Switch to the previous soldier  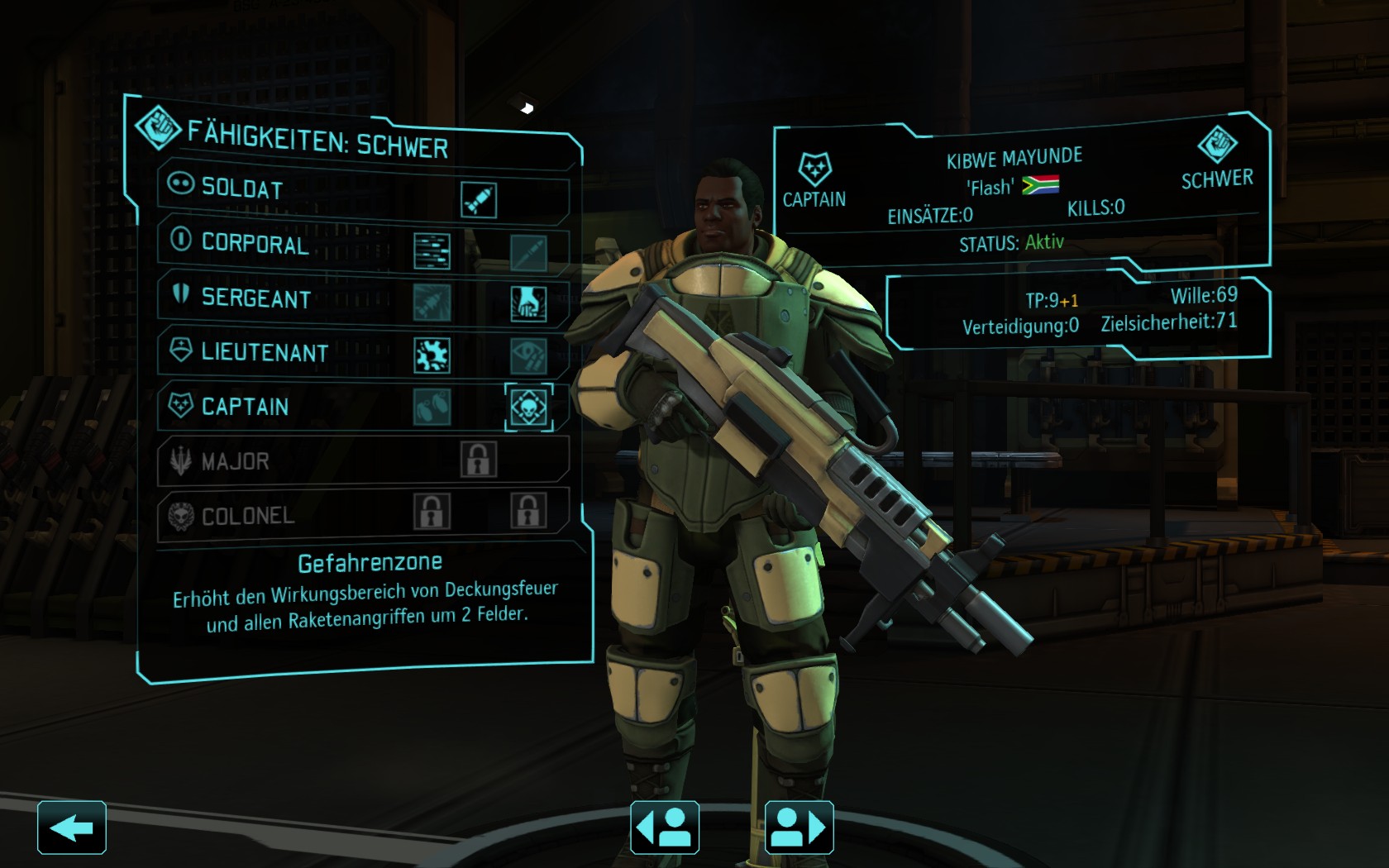tap(665, 827)
